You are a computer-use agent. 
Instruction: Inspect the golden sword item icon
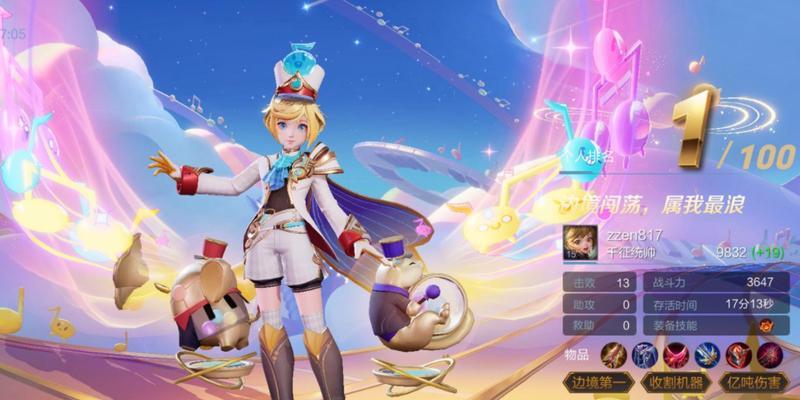613,353
